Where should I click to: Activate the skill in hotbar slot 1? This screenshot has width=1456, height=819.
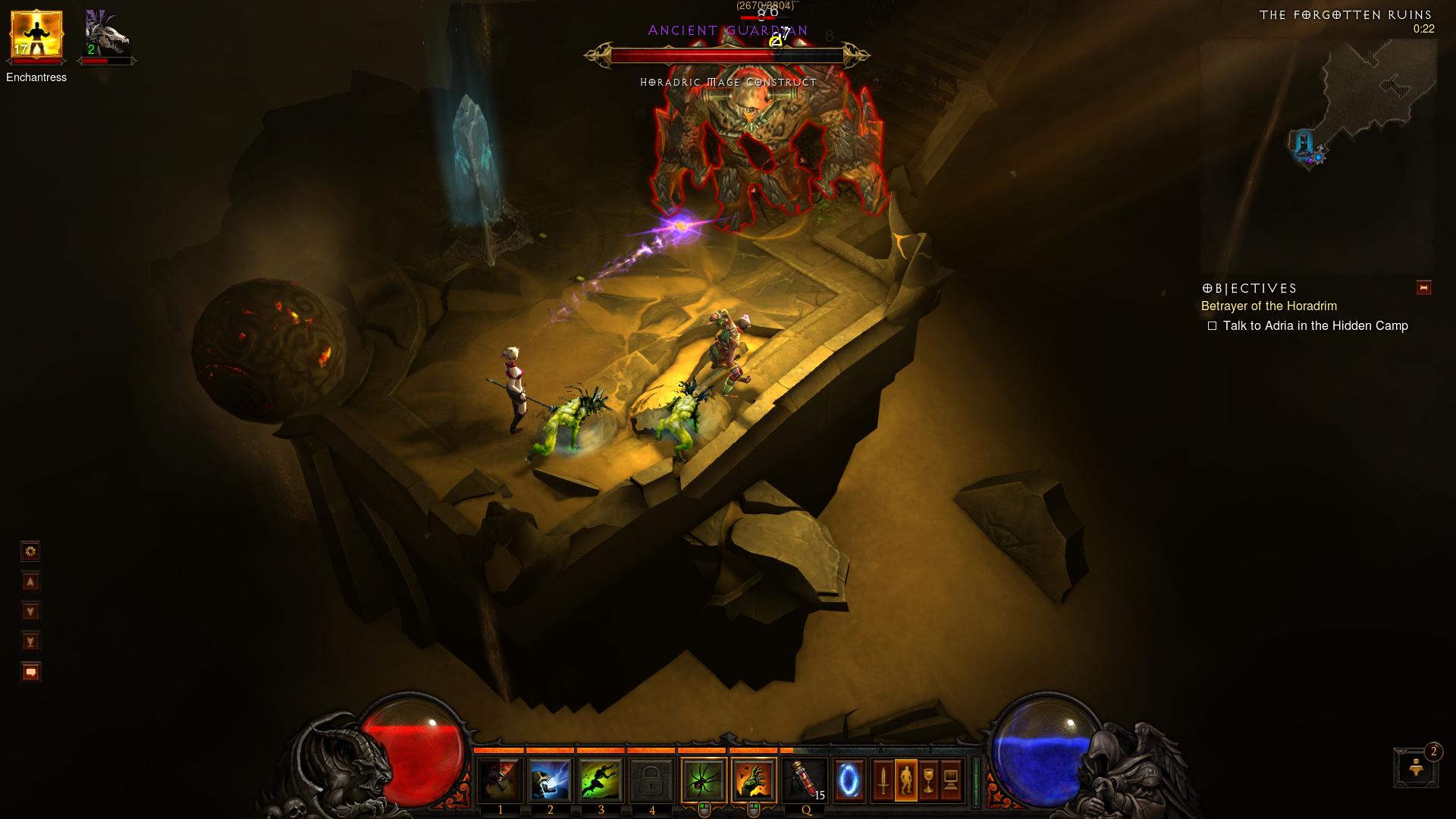click(500, 780)
